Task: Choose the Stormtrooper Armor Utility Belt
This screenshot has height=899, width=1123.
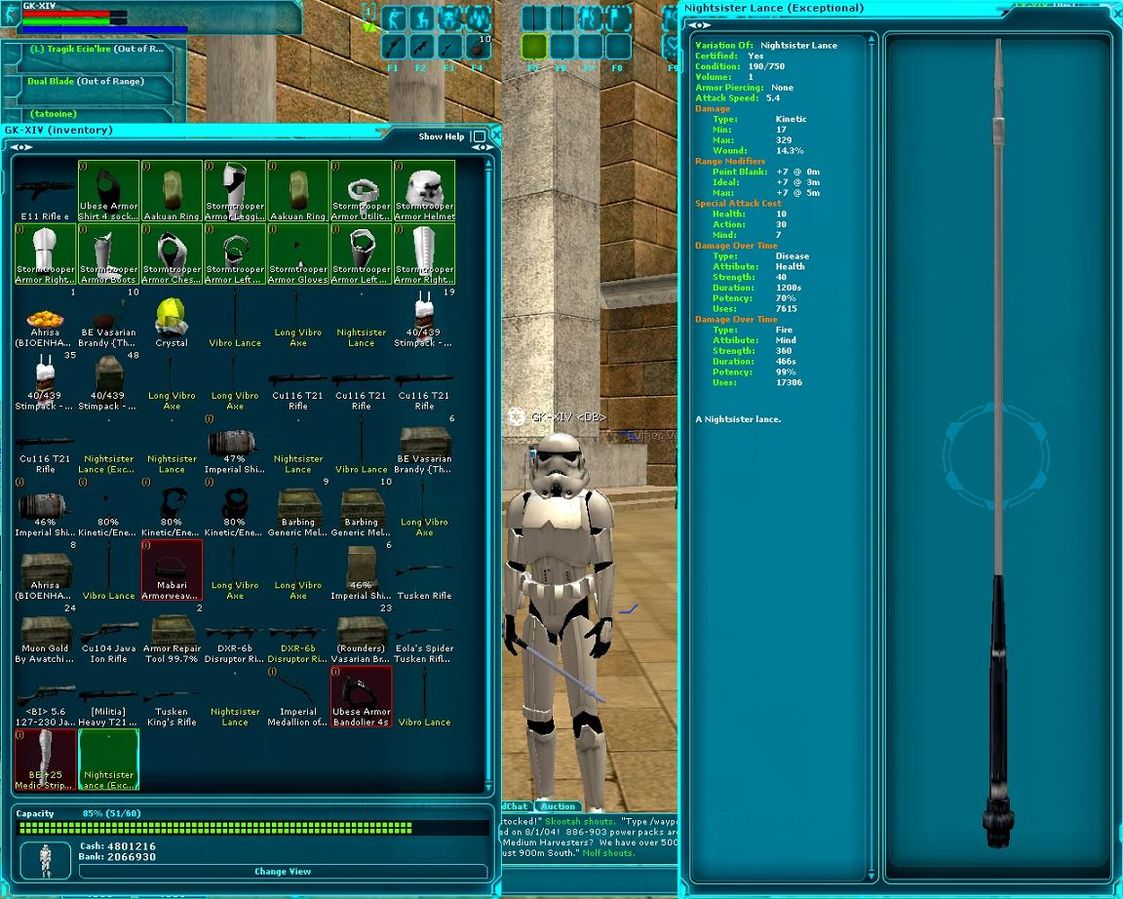Action: 361,191
